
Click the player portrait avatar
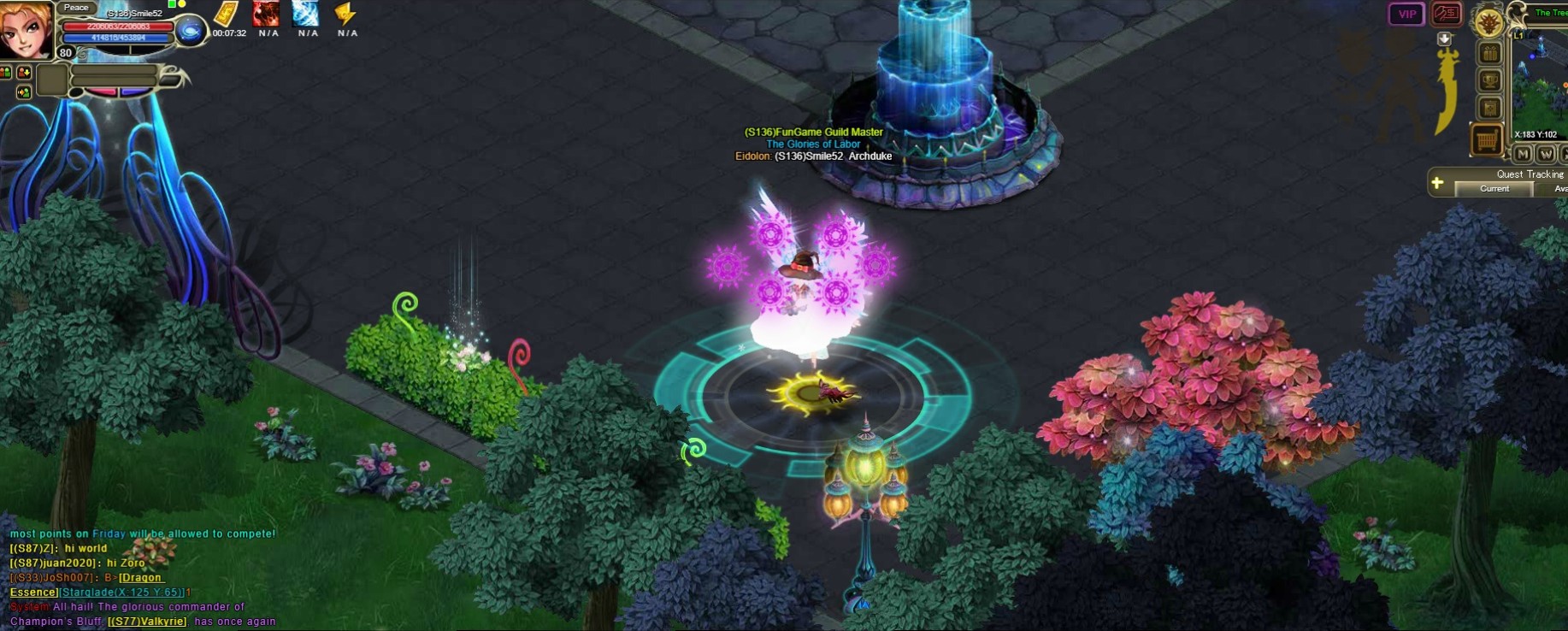pos(26,29)
